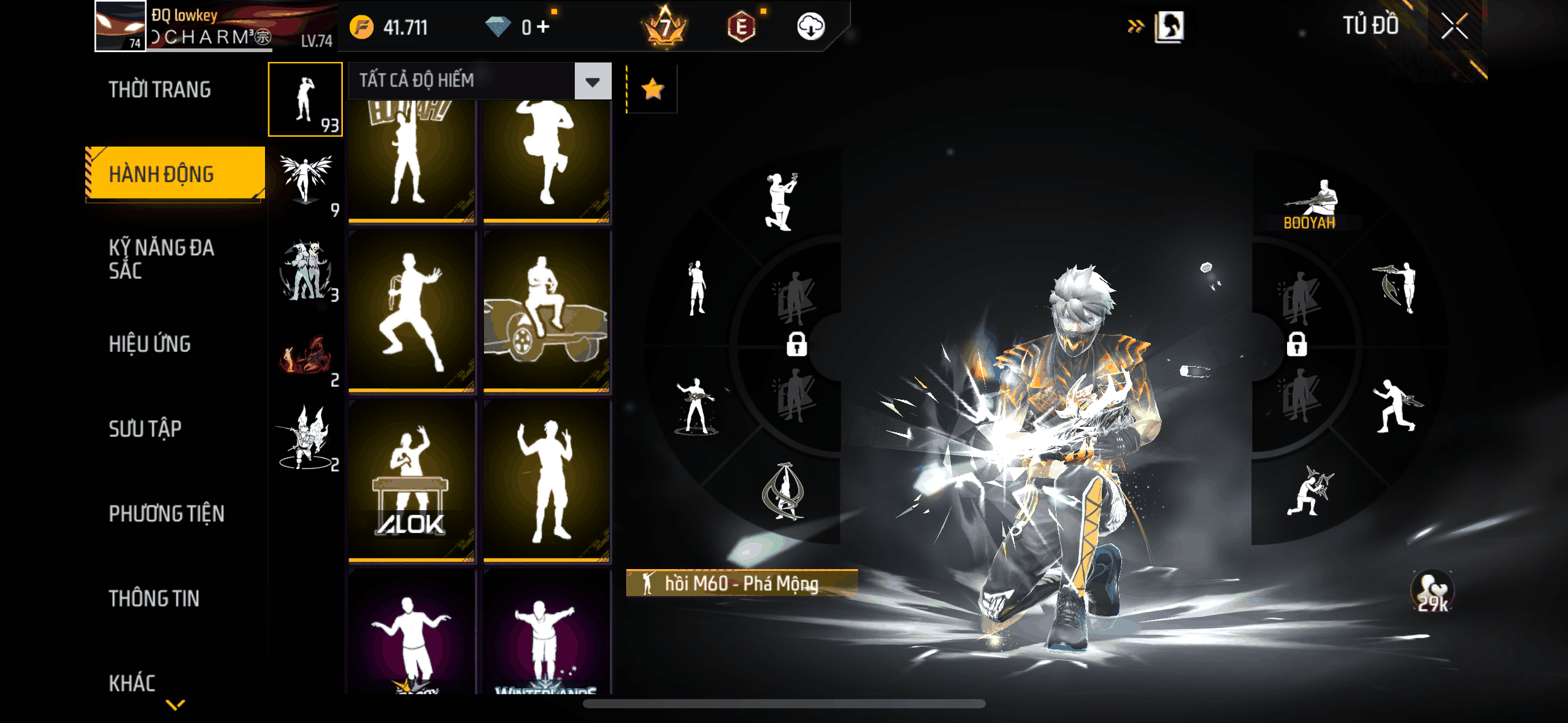
Task: Add diamonds with the plus button
Action: 543,27
